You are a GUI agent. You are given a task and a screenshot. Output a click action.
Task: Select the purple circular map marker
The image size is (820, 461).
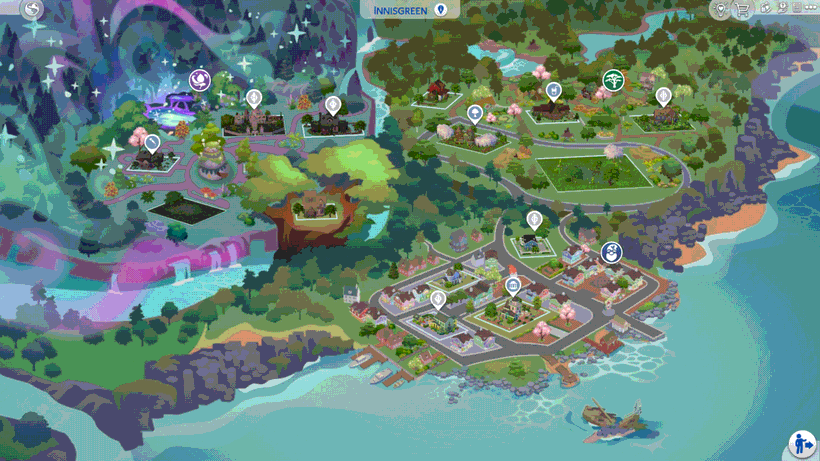pos(198,79)
